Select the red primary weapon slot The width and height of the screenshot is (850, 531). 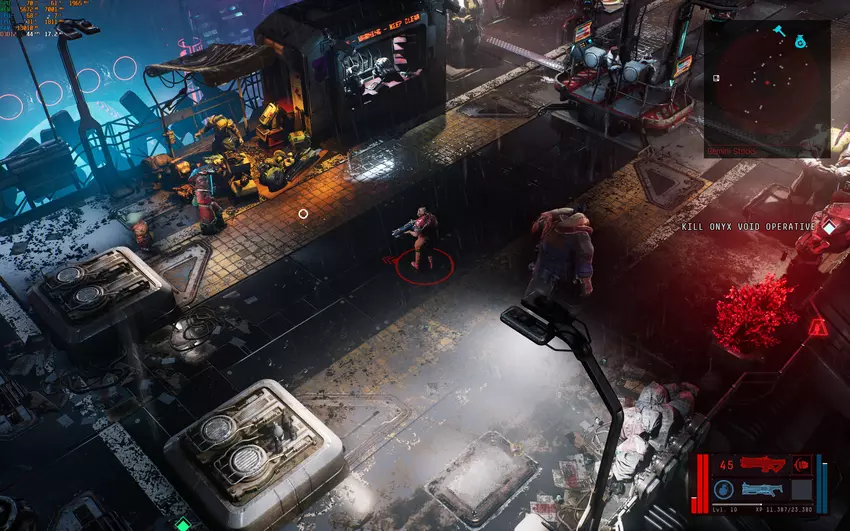point(763,465)
